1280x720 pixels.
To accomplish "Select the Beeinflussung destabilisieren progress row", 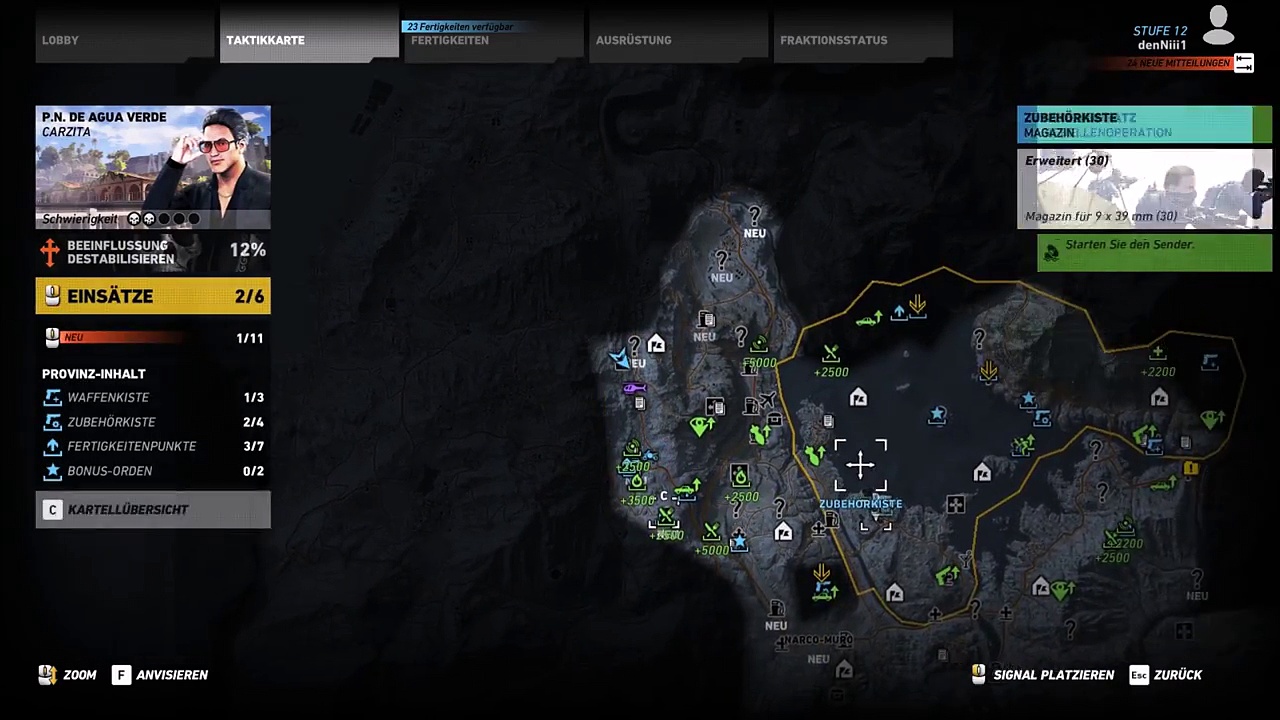I will [x=153, y=252].
